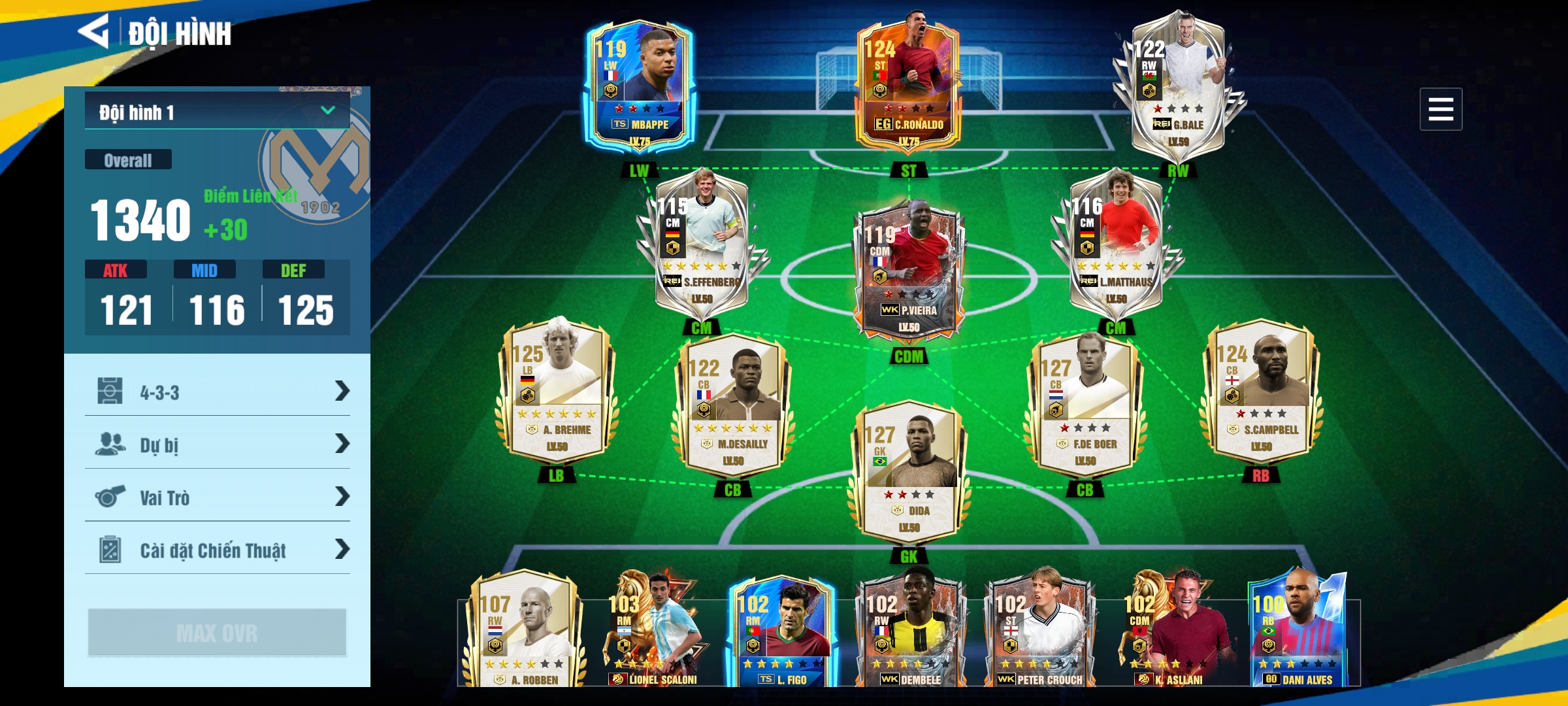Open the Dự bị substitutes menu
Screen dimensions: 1568x706
(217, 445)
